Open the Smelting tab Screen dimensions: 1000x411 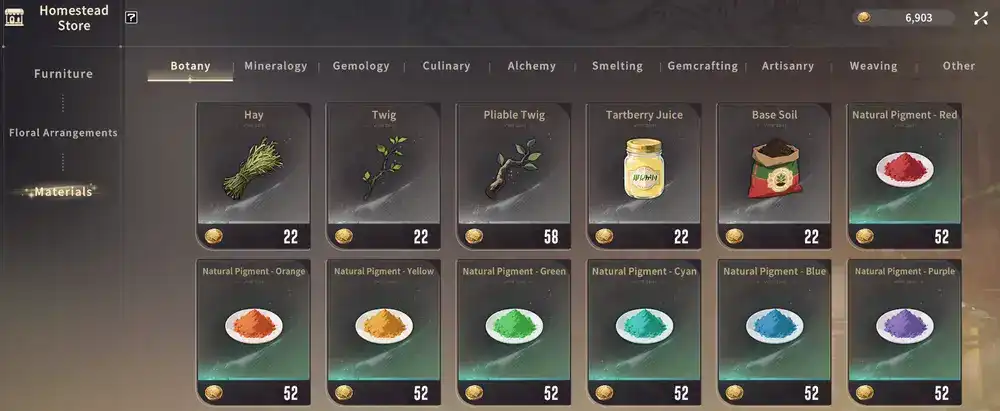(617, 66)
